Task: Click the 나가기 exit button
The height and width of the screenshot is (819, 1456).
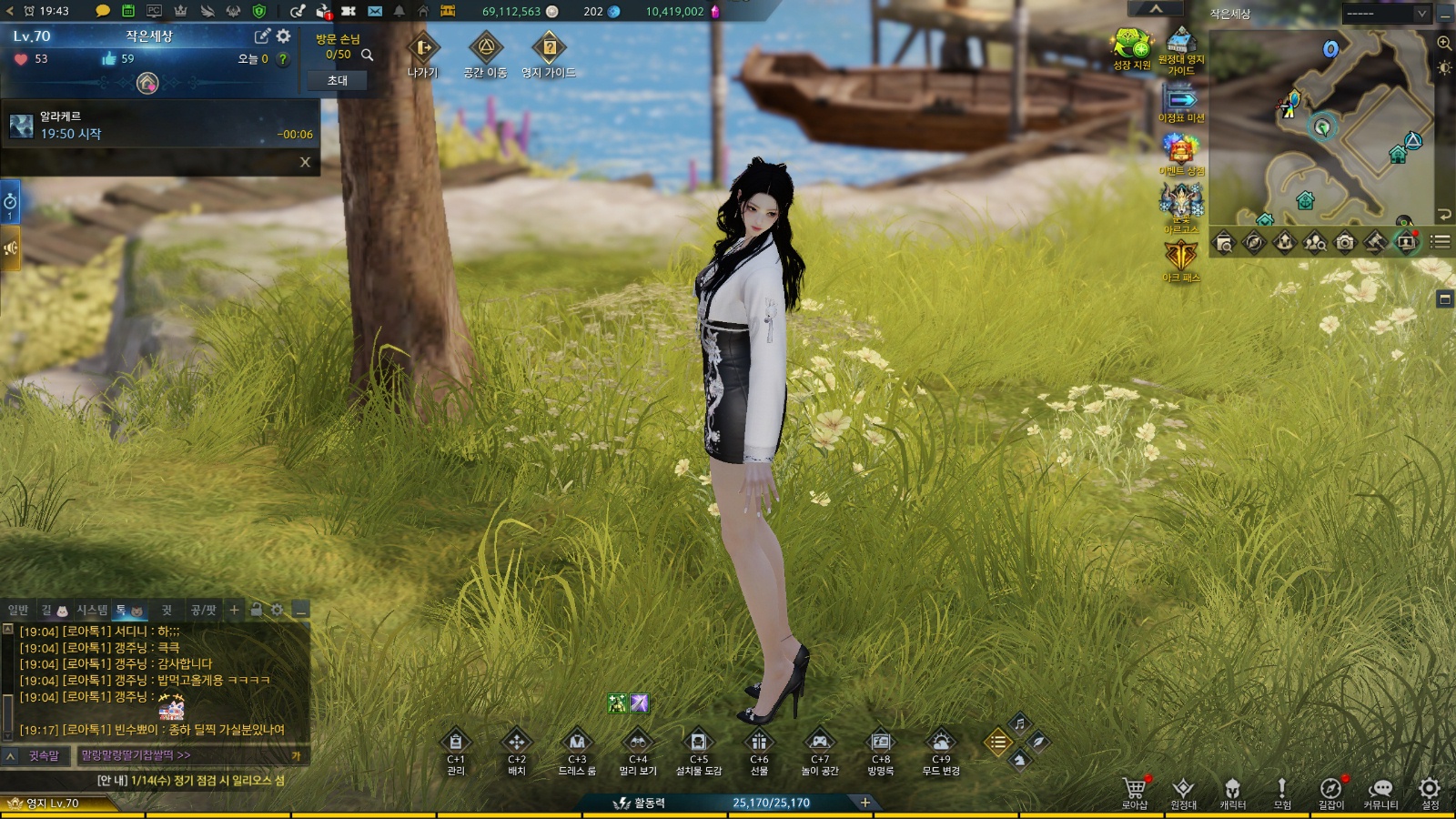Action: click(x=423, y=49)
